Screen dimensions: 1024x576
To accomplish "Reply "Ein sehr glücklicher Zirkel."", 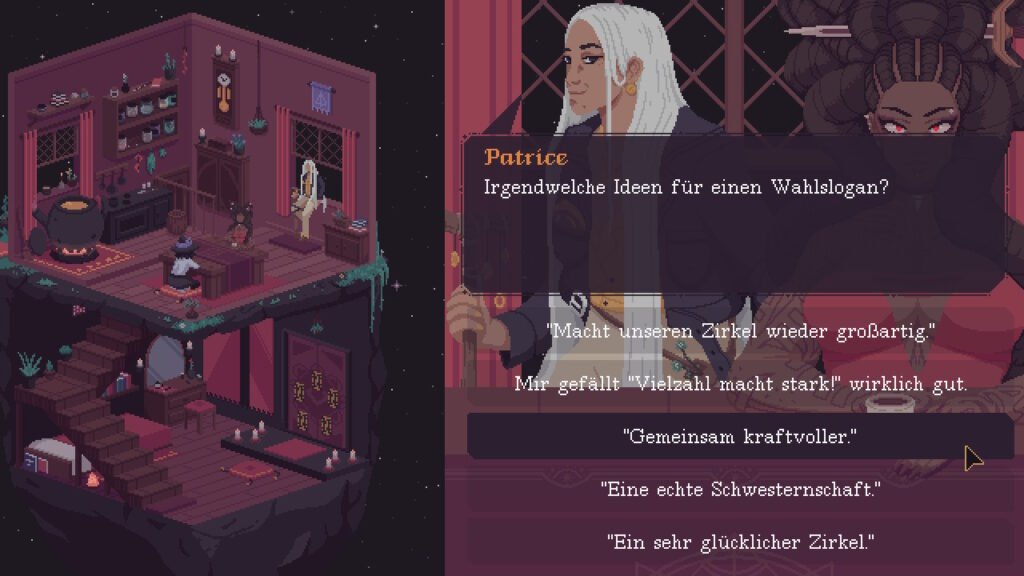I will (x=740, y=542).
